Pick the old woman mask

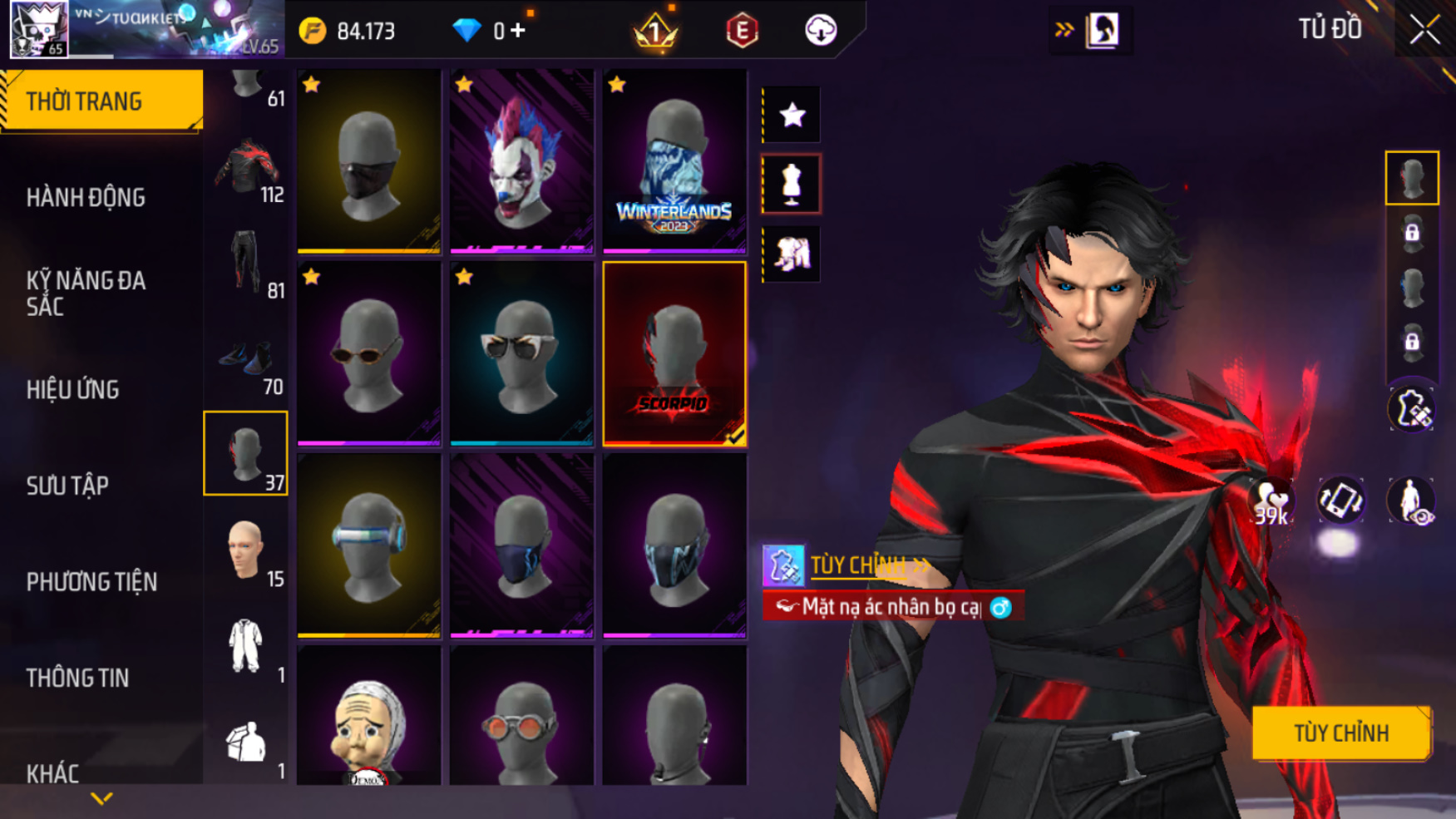point(368,717)
